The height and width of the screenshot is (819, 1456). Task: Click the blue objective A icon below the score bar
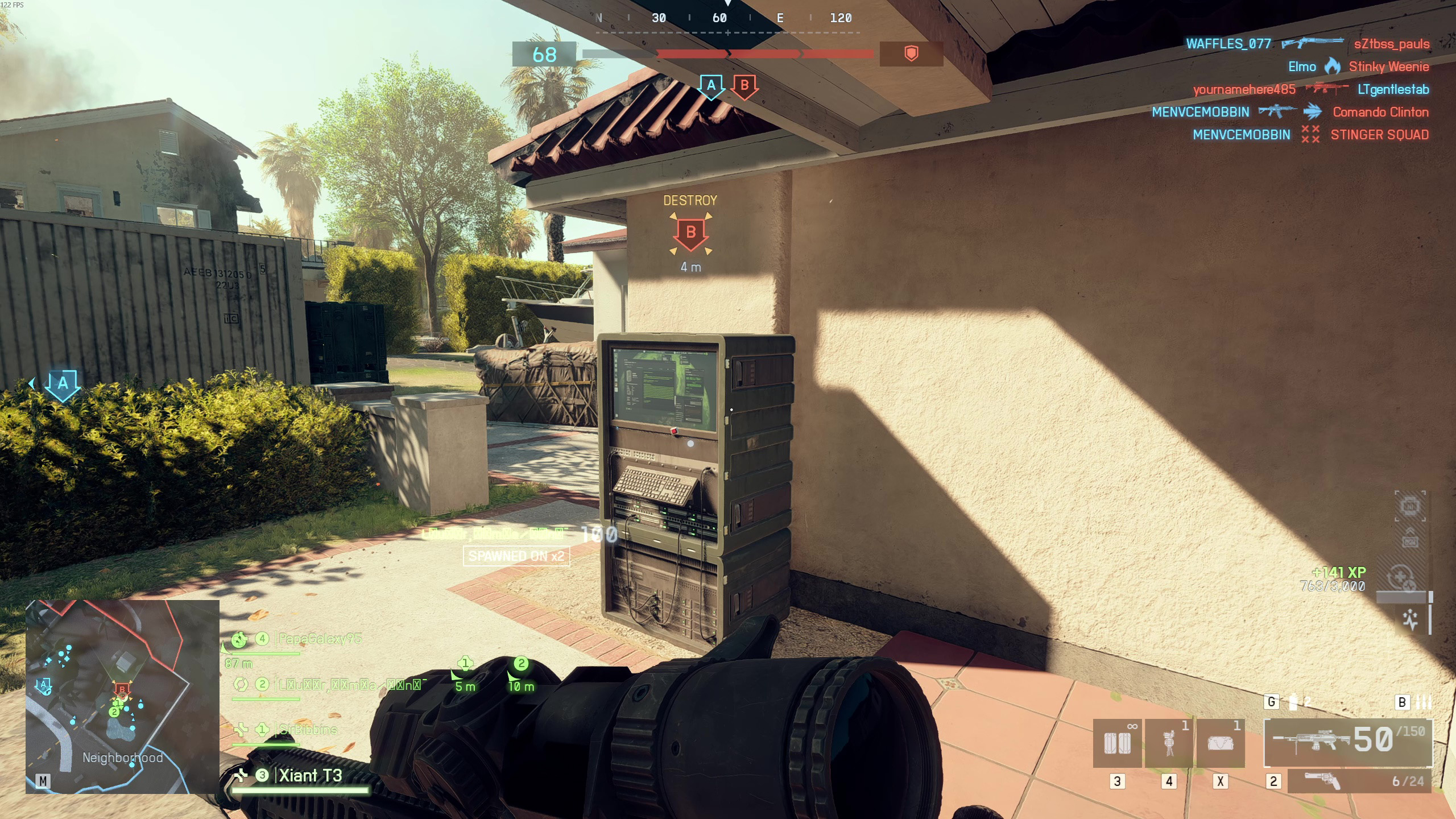pos(711,86)
